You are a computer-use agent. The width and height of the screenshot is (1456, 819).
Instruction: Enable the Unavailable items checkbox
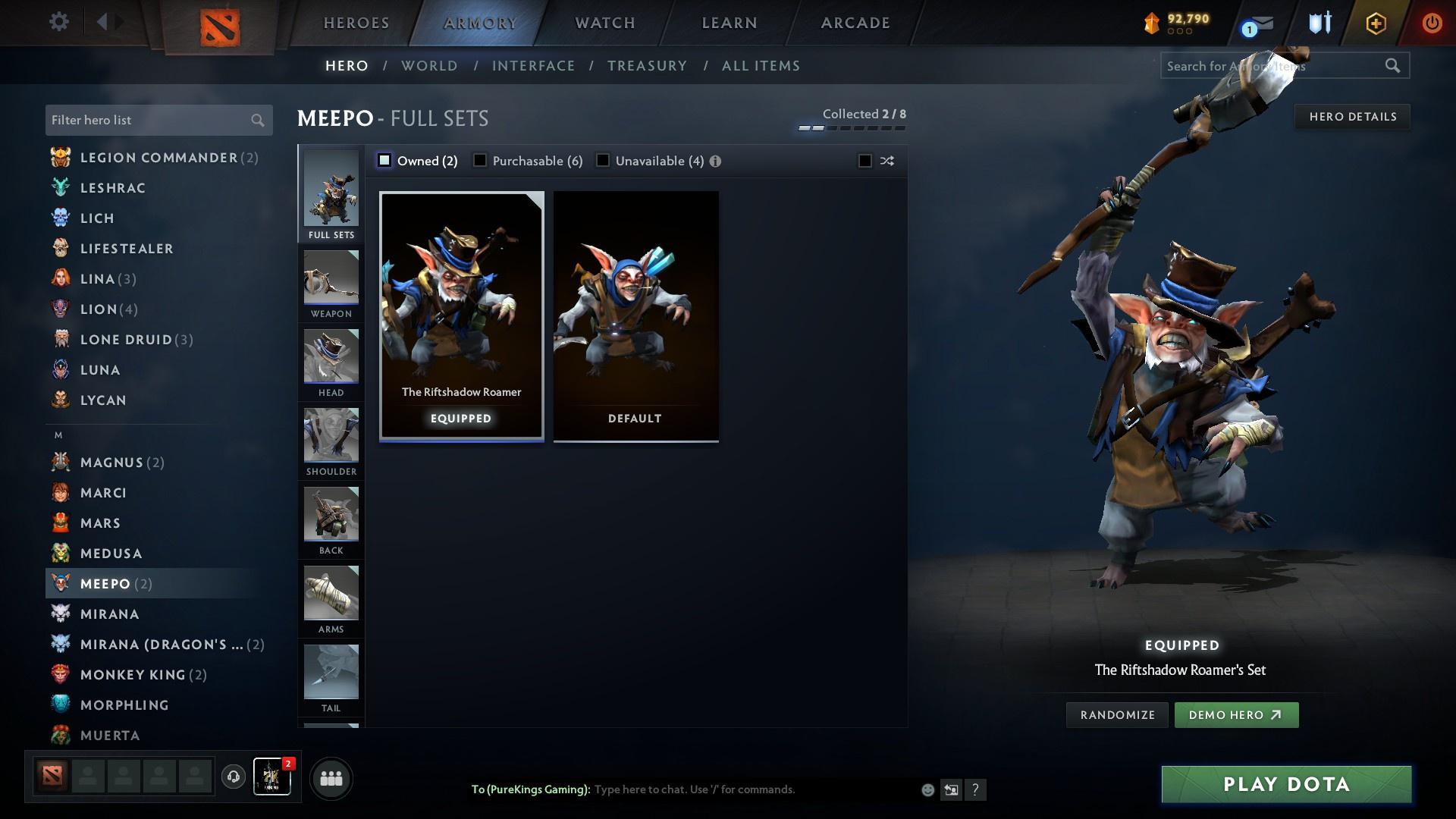(603, 161)
